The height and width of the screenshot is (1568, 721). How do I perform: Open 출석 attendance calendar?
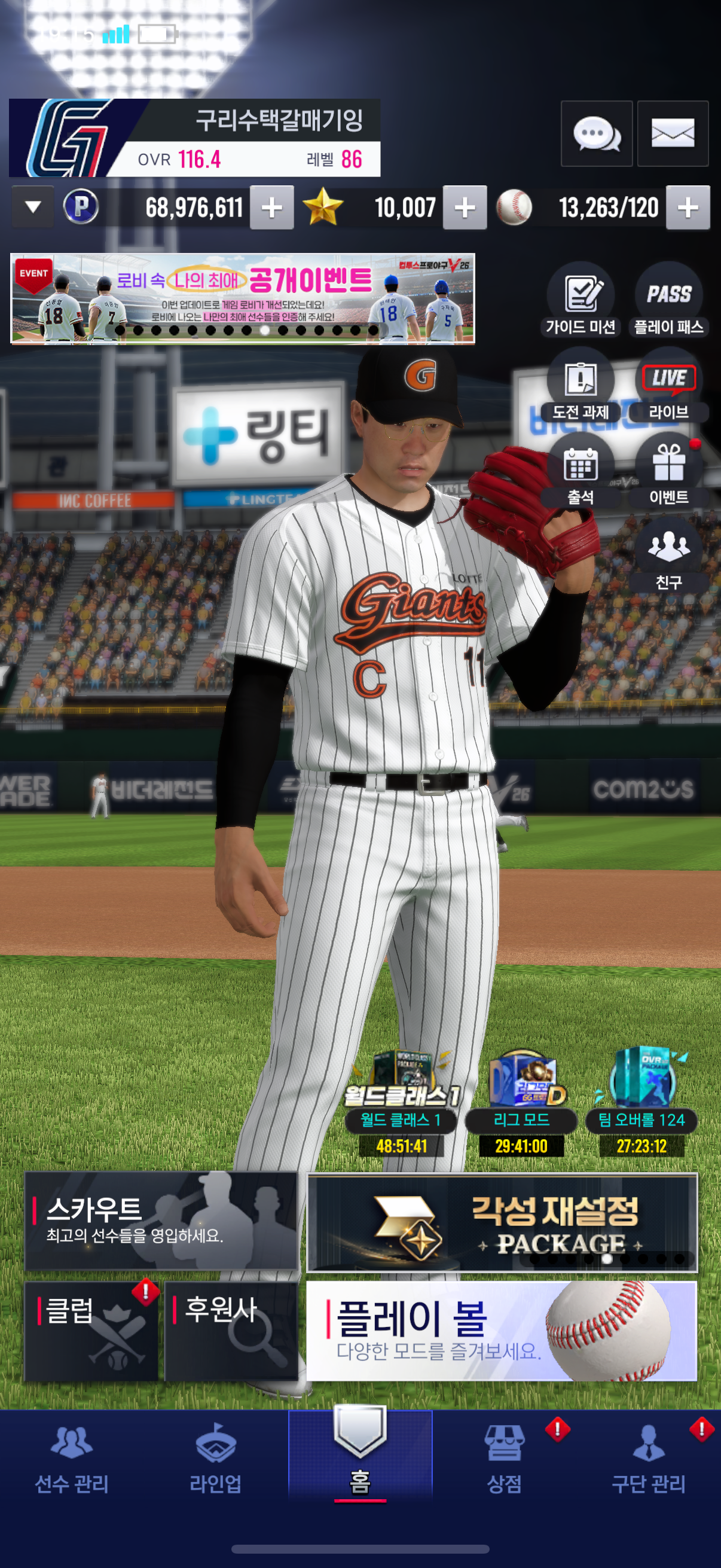[581, 471]
